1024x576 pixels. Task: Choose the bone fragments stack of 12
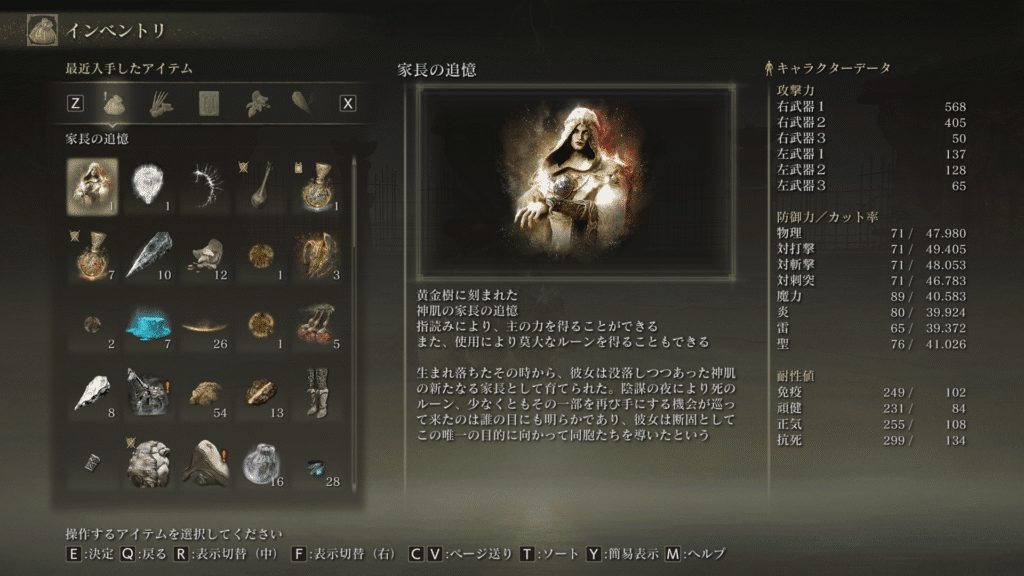(206, 255)
